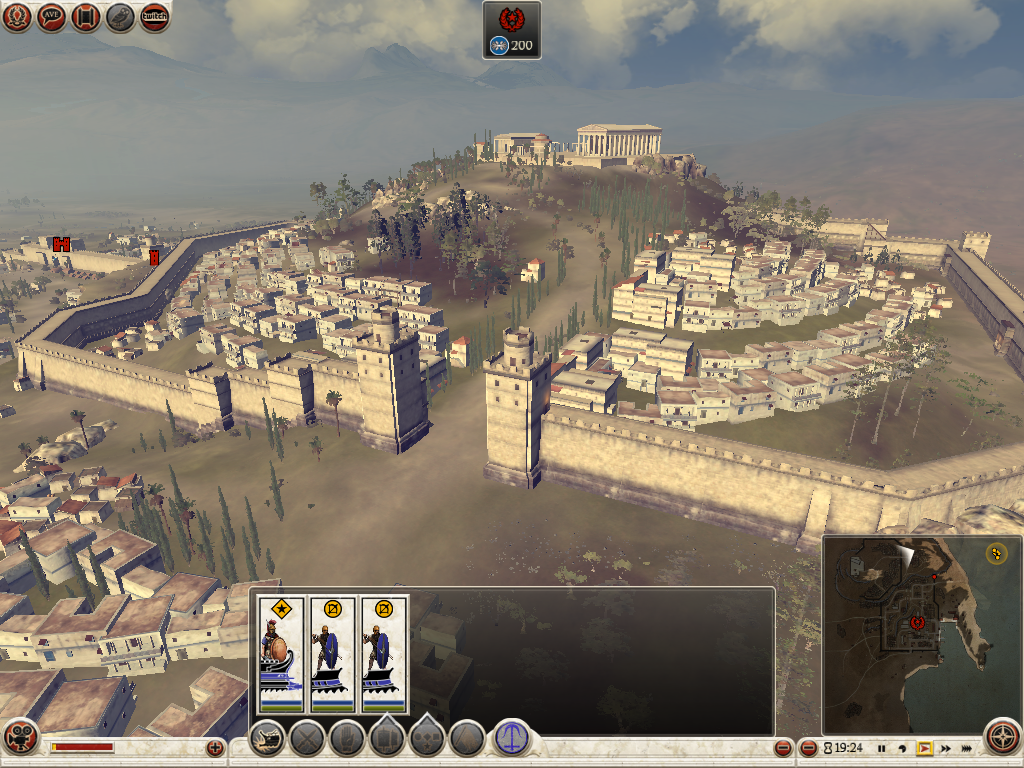The height and width of the screenshot is (768, 1024).
Task: Set slow motion speed
Action: (903, 748)
